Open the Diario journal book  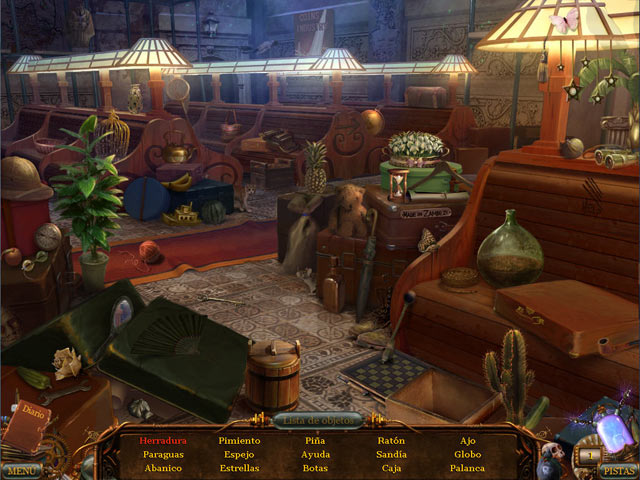coord(29,425)
